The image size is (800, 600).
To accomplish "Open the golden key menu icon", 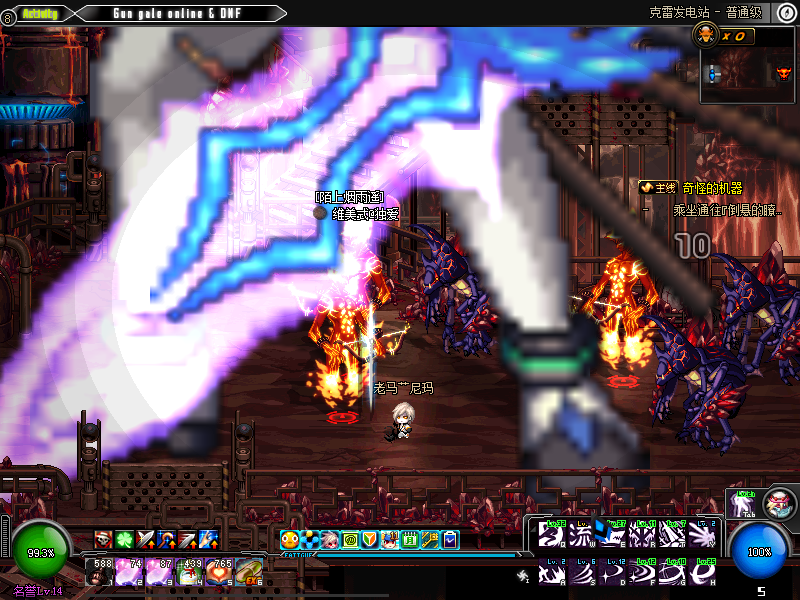I will click(430, 540).
